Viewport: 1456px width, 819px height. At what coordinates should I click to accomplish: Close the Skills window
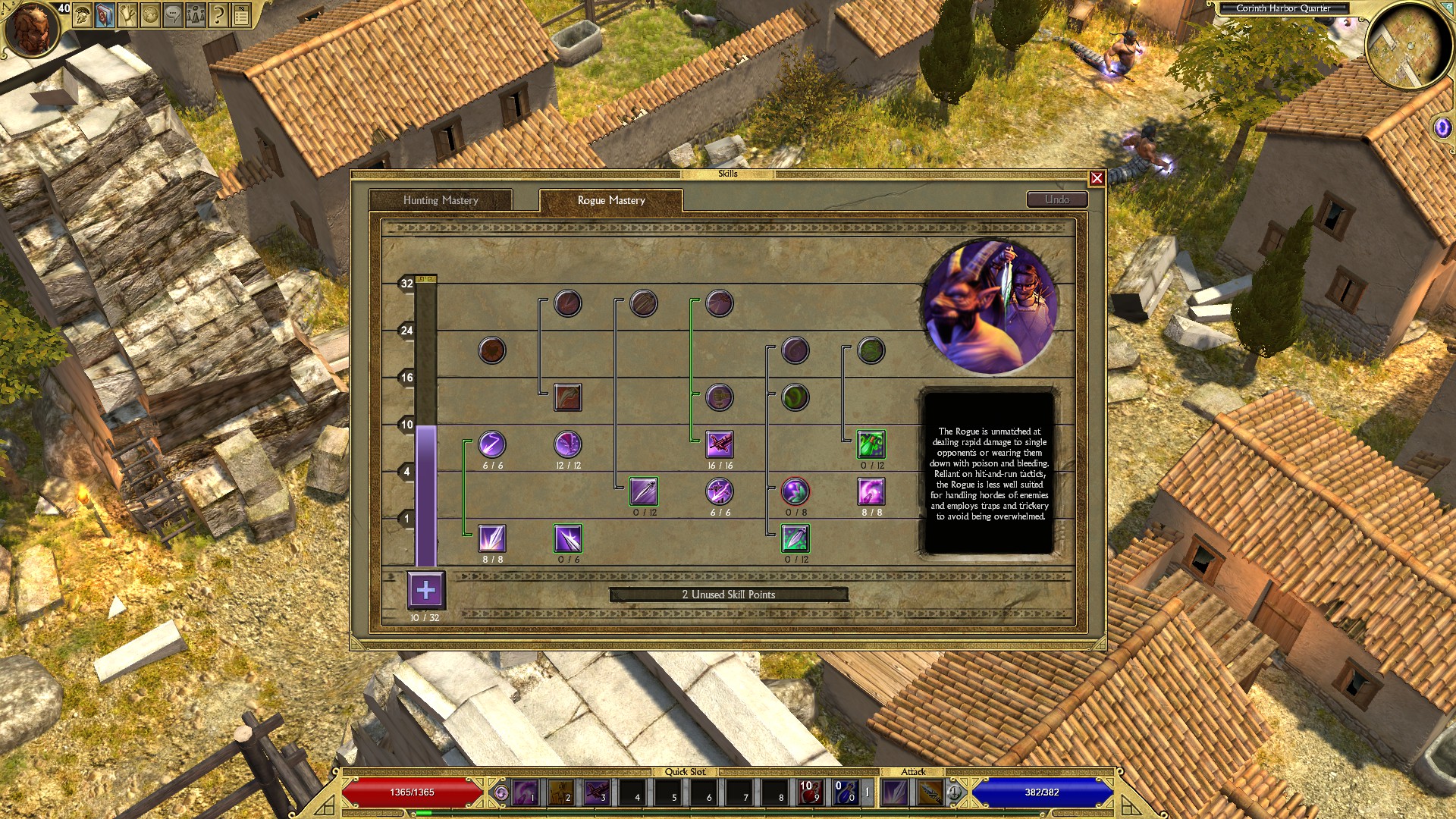coord(1097,178)
